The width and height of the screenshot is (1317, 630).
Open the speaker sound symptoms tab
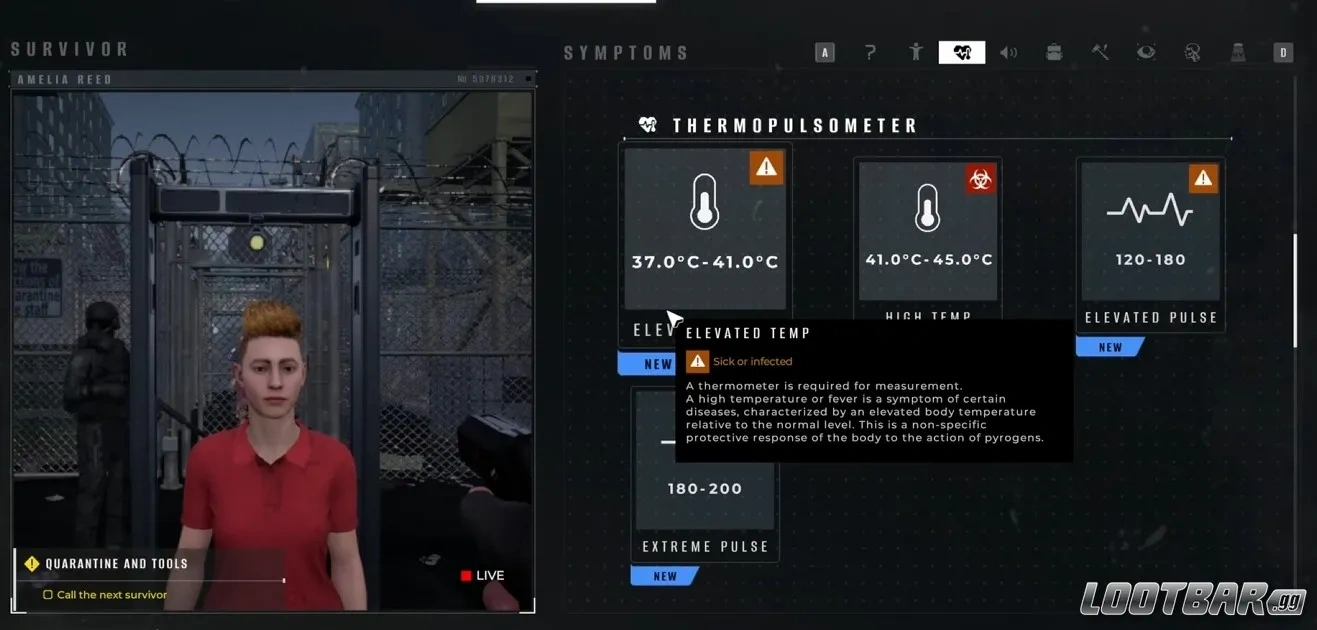point(1008,53)
